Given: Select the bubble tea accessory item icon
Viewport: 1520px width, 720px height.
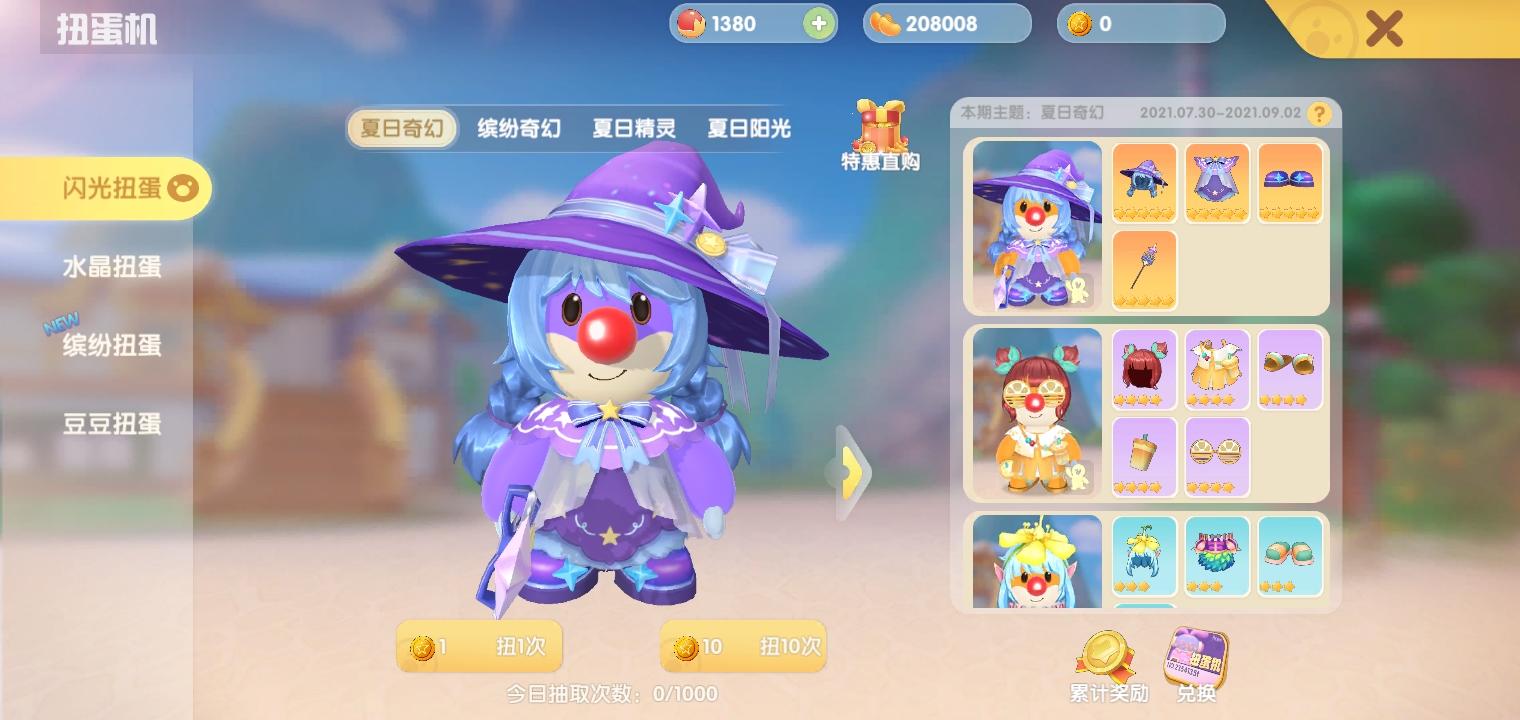Looking at the screenshot, I should (x=1143, y=457).
